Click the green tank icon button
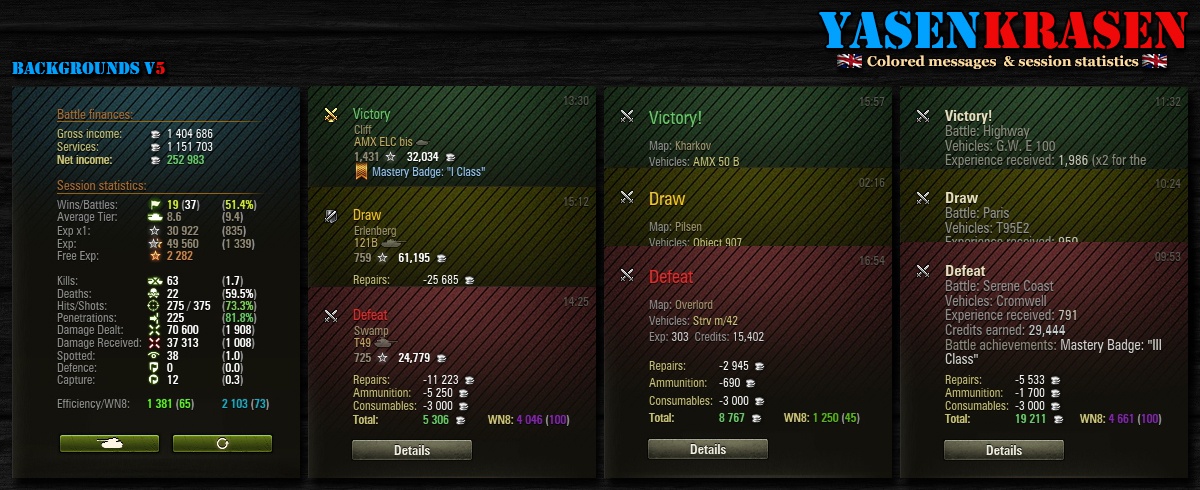Viewport: 1200px width, 490px height. (108, 443)
